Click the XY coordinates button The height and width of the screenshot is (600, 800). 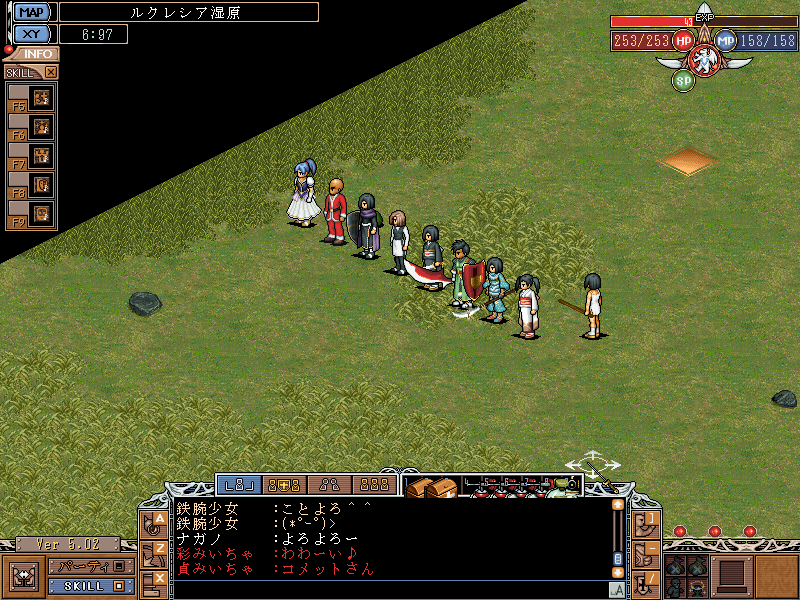pyautogui.click(x=32, y=34)
